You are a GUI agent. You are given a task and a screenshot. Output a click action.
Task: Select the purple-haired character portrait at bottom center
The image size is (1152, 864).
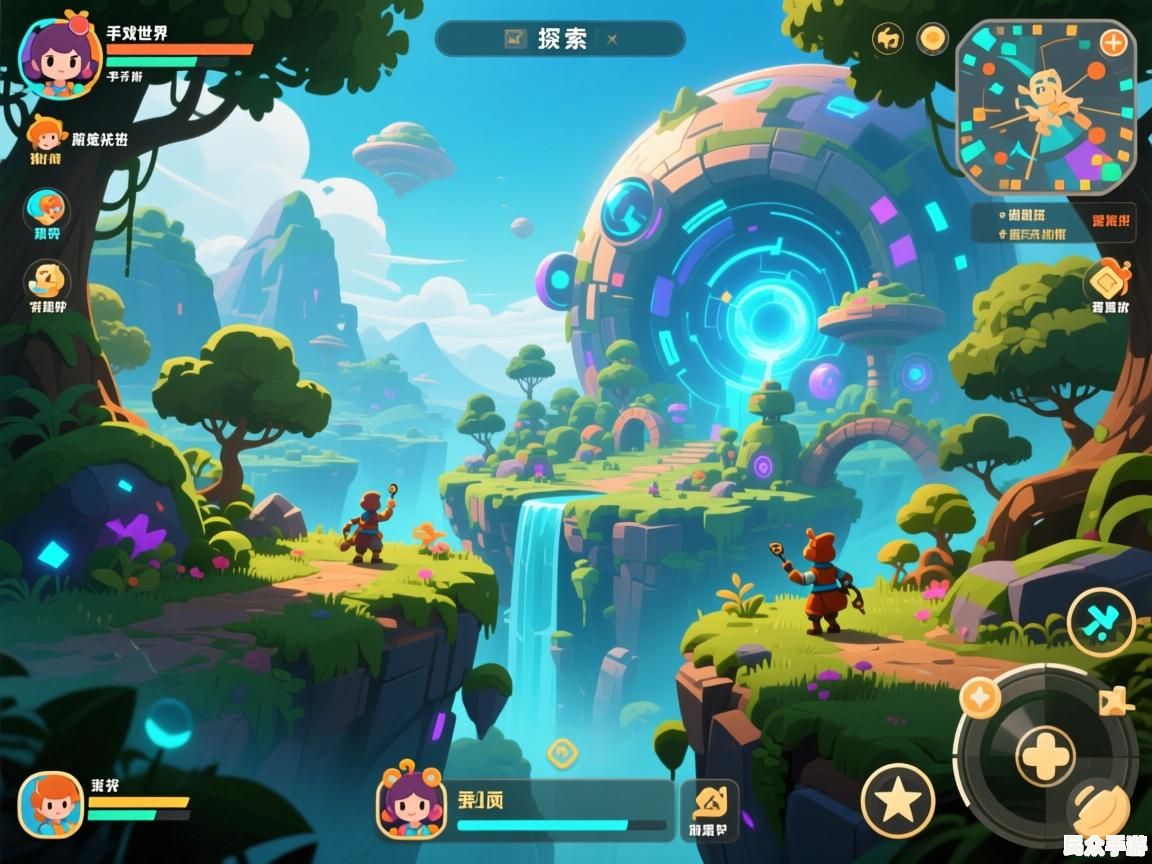click(x=411, y=804)
